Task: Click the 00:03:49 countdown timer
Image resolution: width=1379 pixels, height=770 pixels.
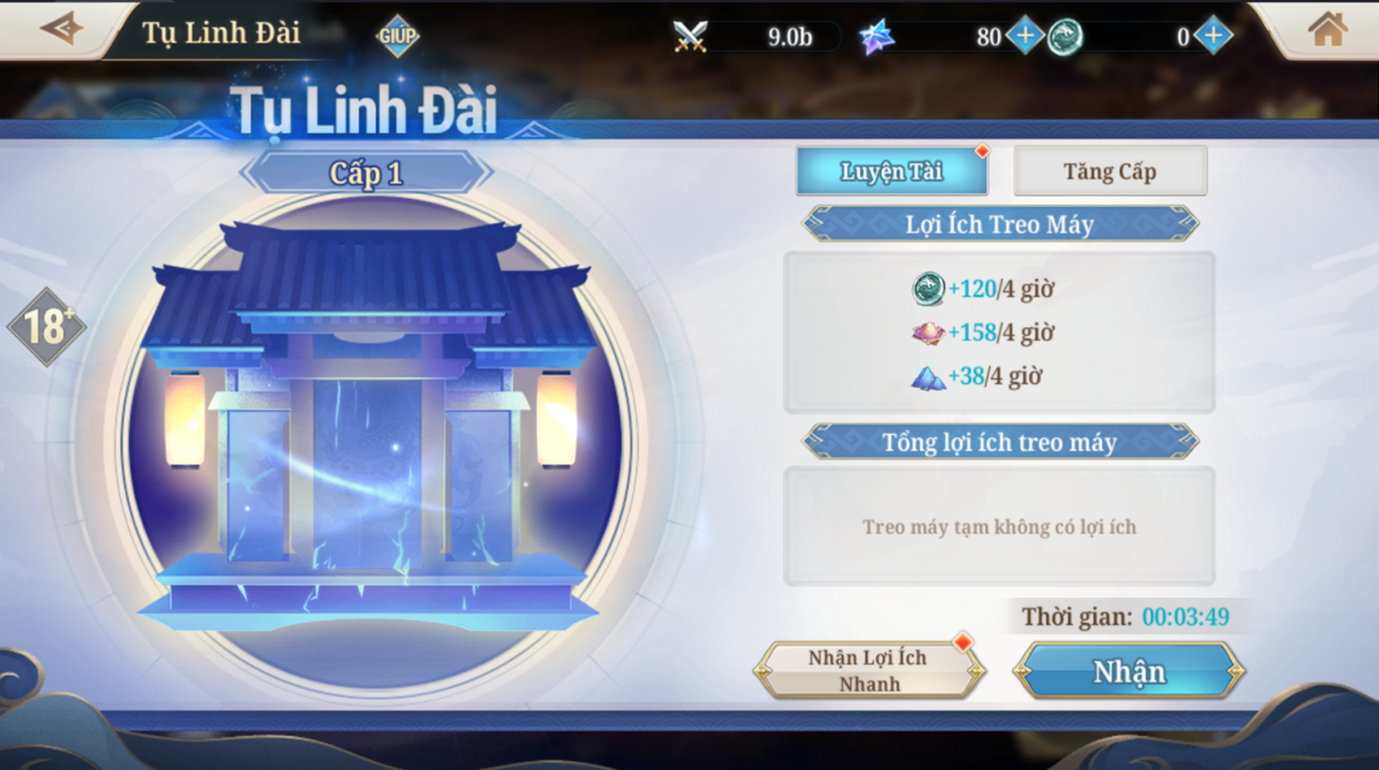Action: tap(1182, 617)
